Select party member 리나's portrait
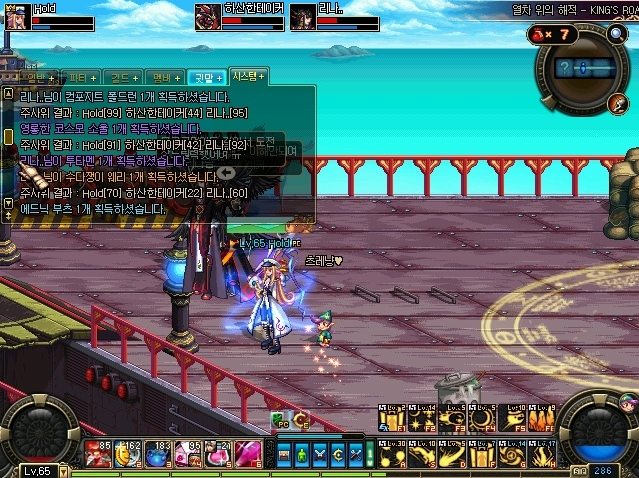Screen dimensions: 639x478 302,18
